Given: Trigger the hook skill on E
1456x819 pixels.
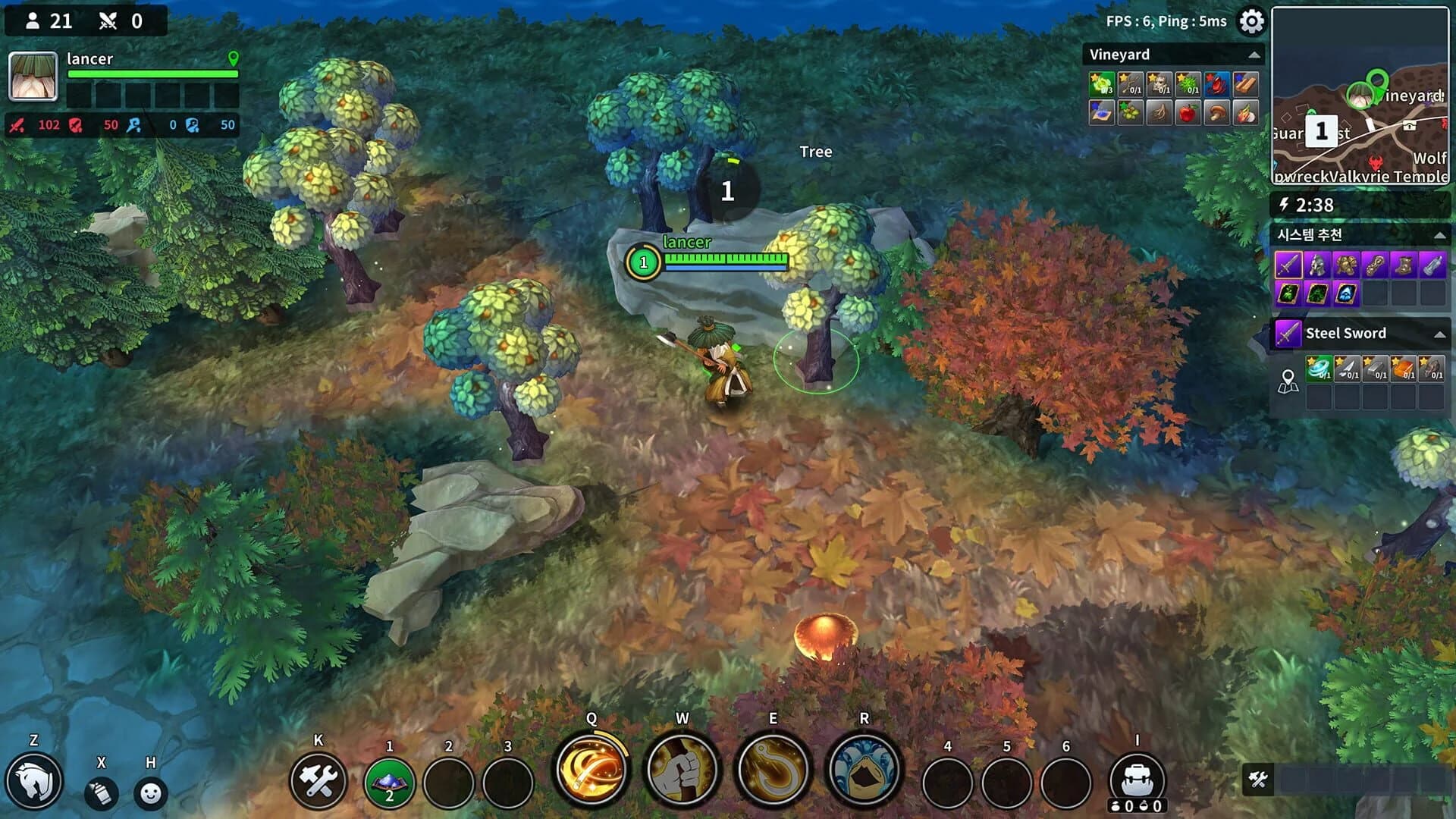Looking at the screenshot, I should click(771, 769).
